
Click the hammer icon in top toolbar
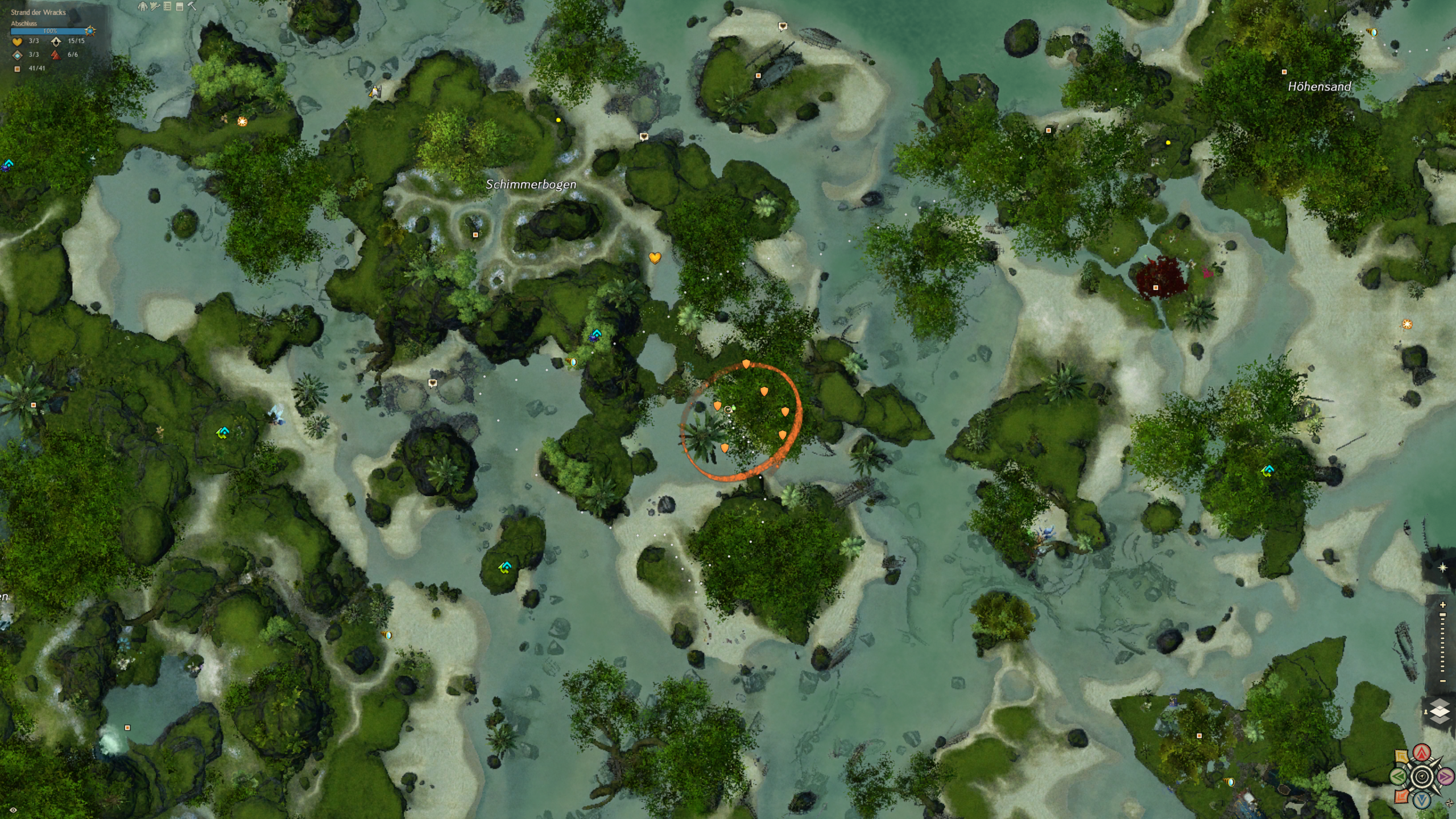coord(192,6)
